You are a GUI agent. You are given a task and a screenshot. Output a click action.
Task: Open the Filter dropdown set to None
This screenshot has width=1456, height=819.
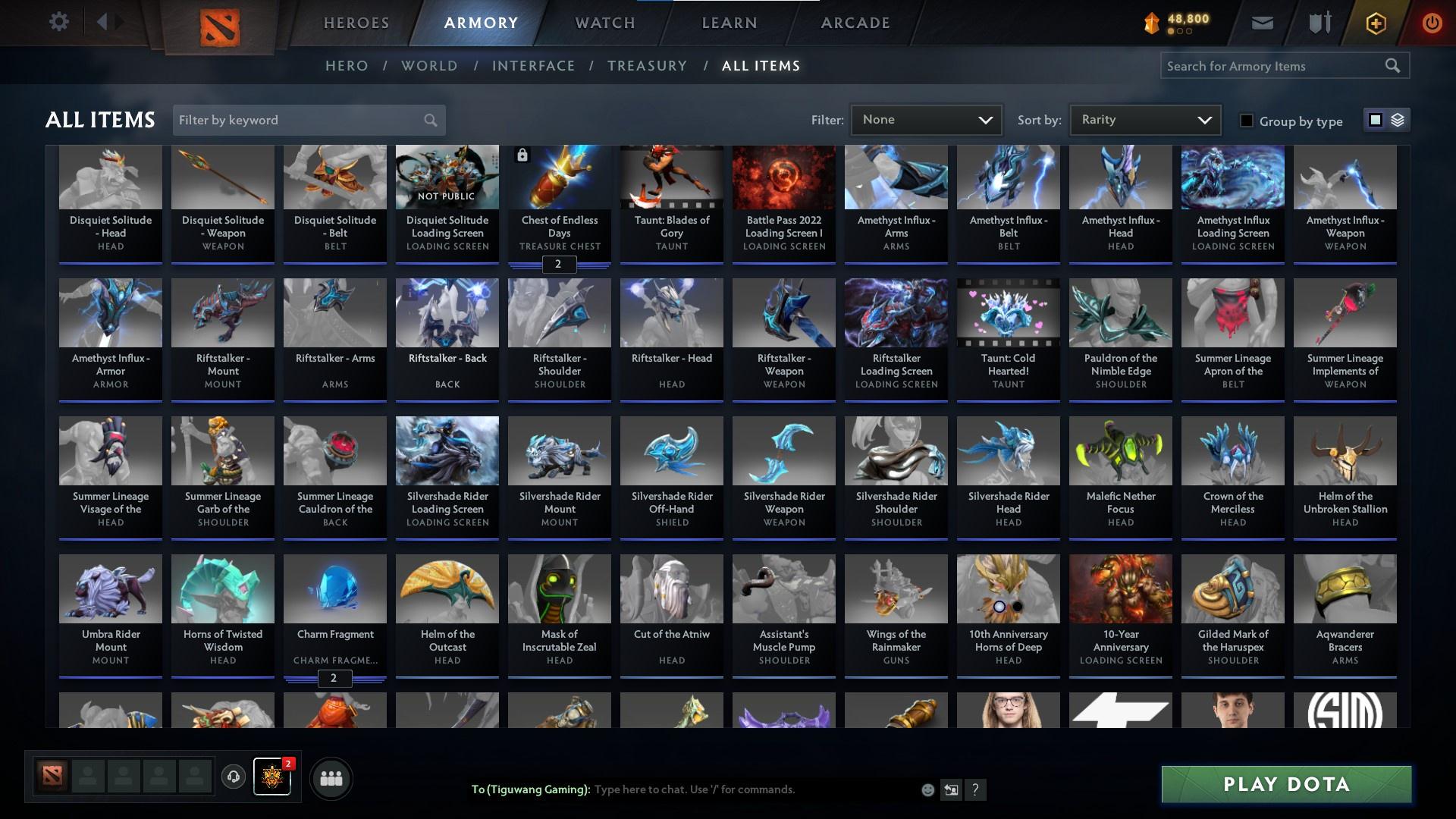tap(925, 119)
